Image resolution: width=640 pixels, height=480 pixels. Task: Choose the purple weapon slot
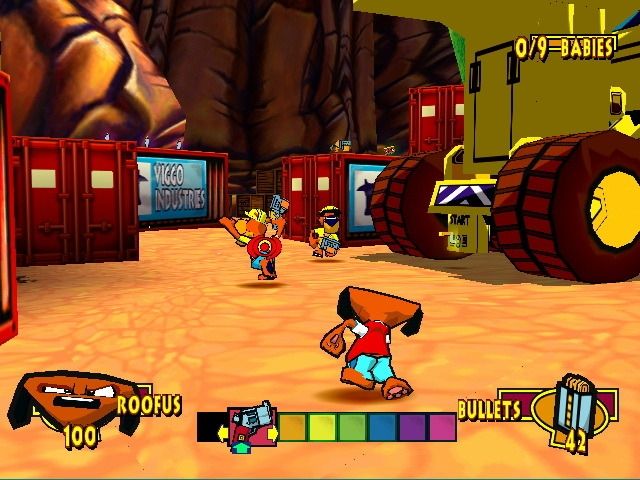412,427
